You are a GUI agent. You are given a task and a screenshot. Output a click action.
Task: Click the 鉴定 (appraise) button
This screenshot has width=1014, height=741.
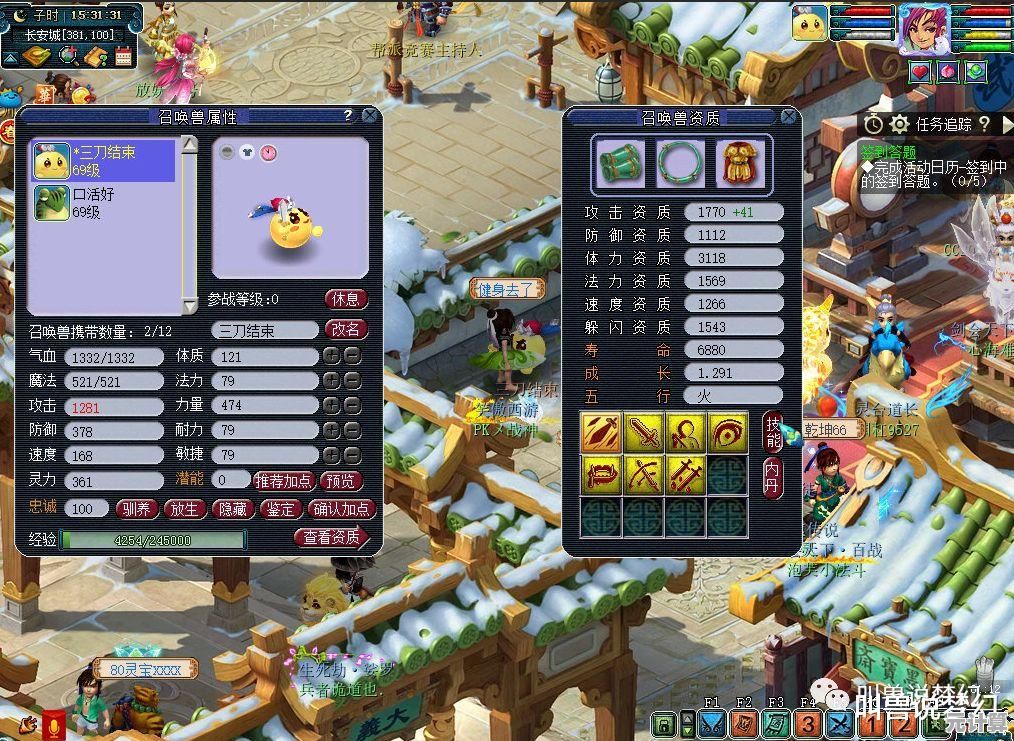pyautogui.click(x=281, y=509)
